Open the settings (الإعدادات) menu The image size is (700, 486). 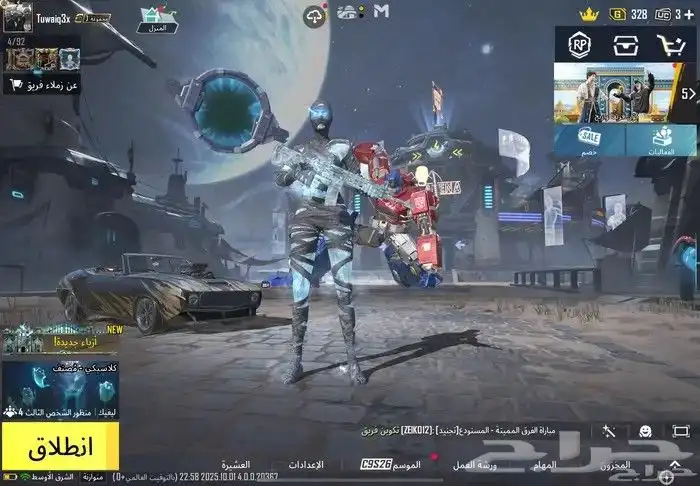306,465
